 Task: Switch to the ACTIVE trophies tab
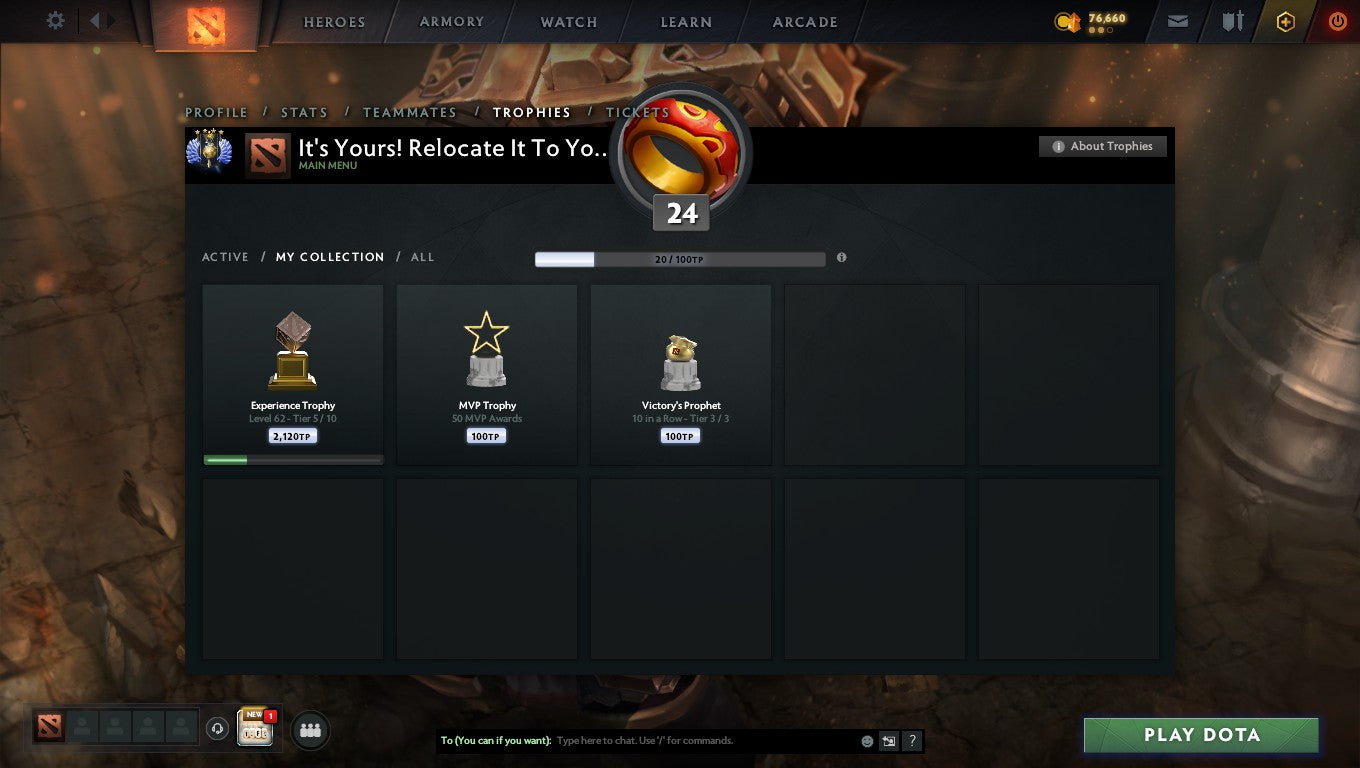click(225, 257)
